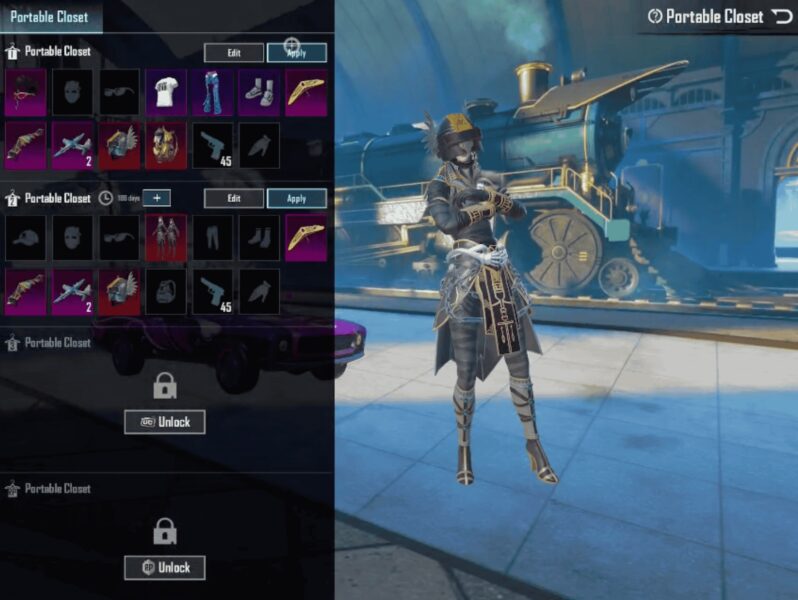Edit the second Portable Closet set
Image resolution: width=798 pixels, height=600 pixels.
[x=234, y=198]
